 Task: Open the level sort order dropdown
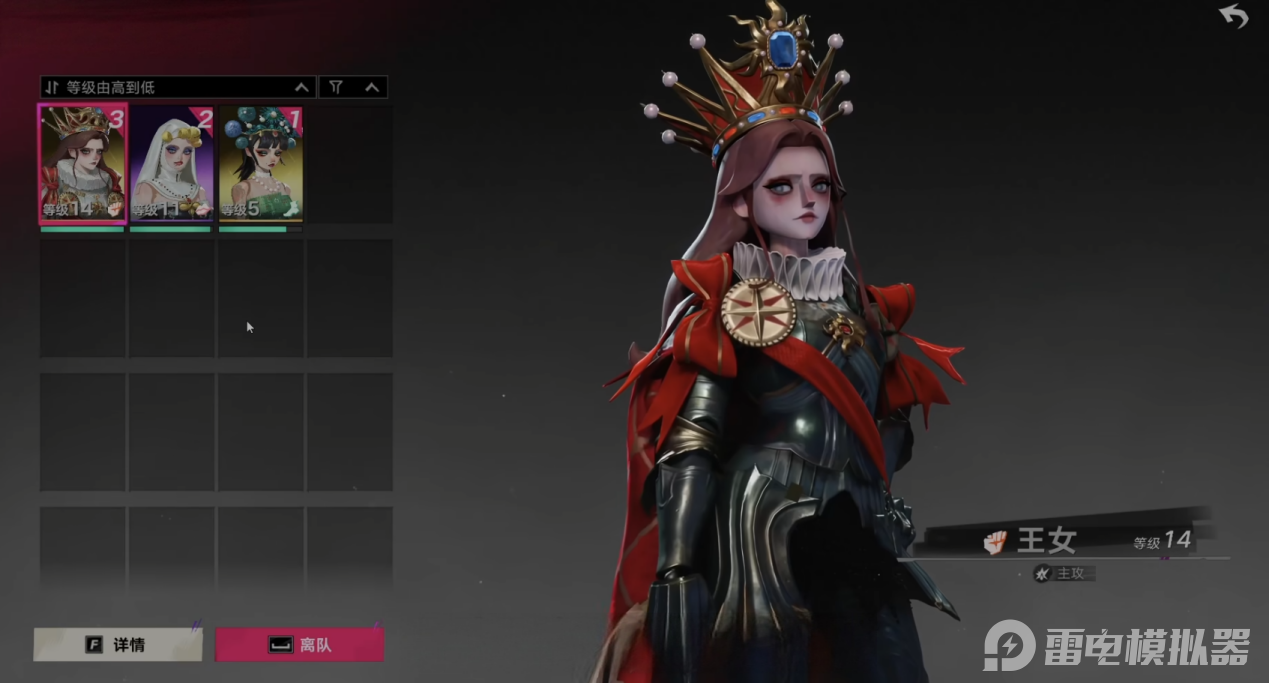[x=177, y=87]
